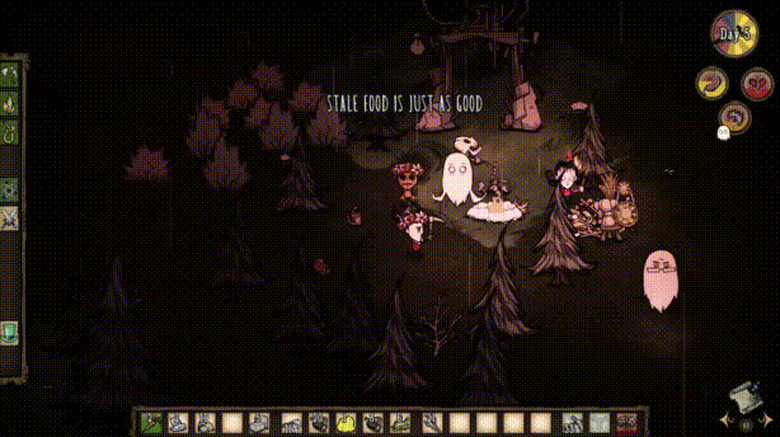Click the small pause button below the map

[x=745, y=424]
